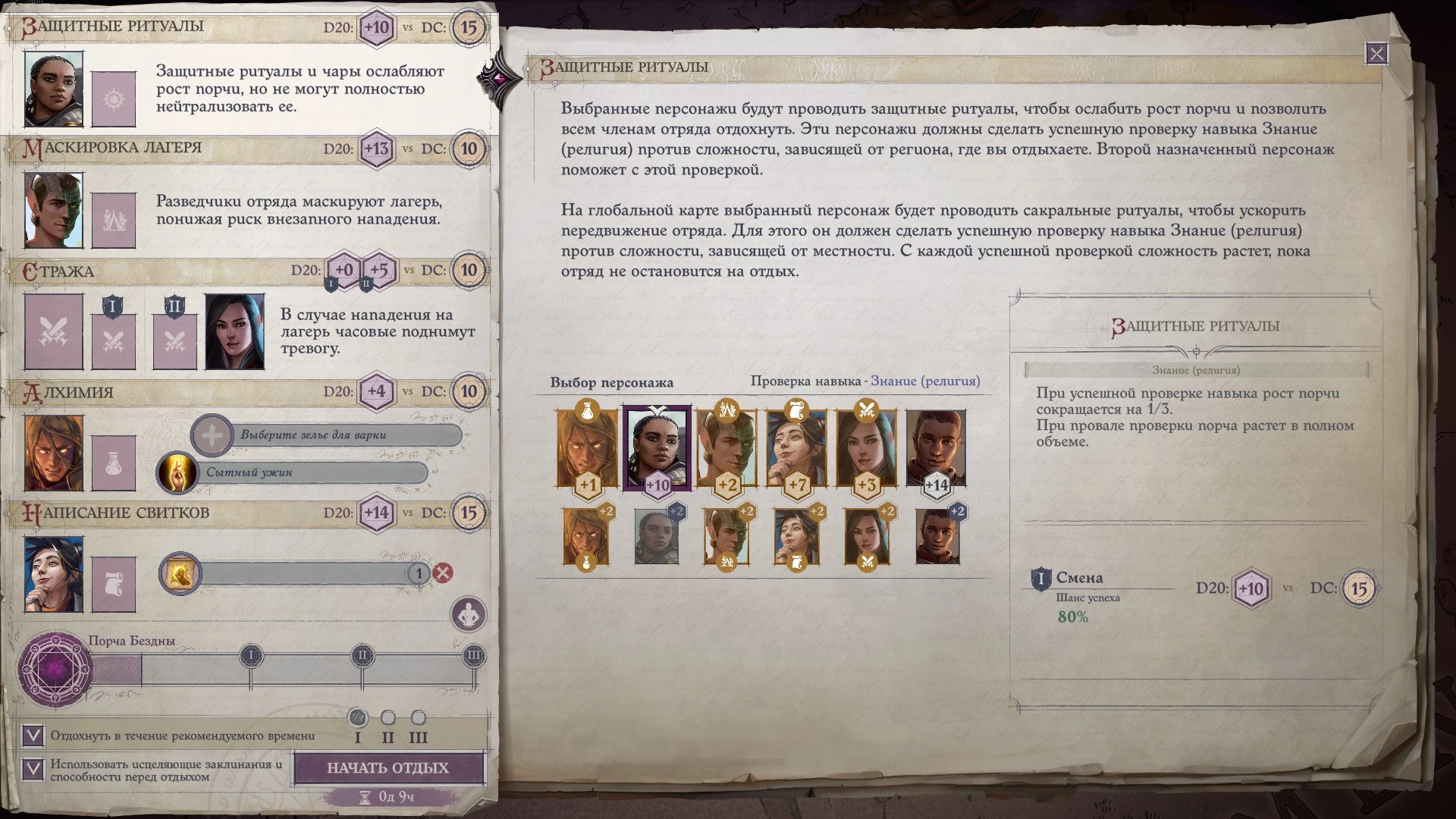Close the camp roles panel
This screenshot has height=819, width=1456.
pyautogui.click(x=1376, y=54)
